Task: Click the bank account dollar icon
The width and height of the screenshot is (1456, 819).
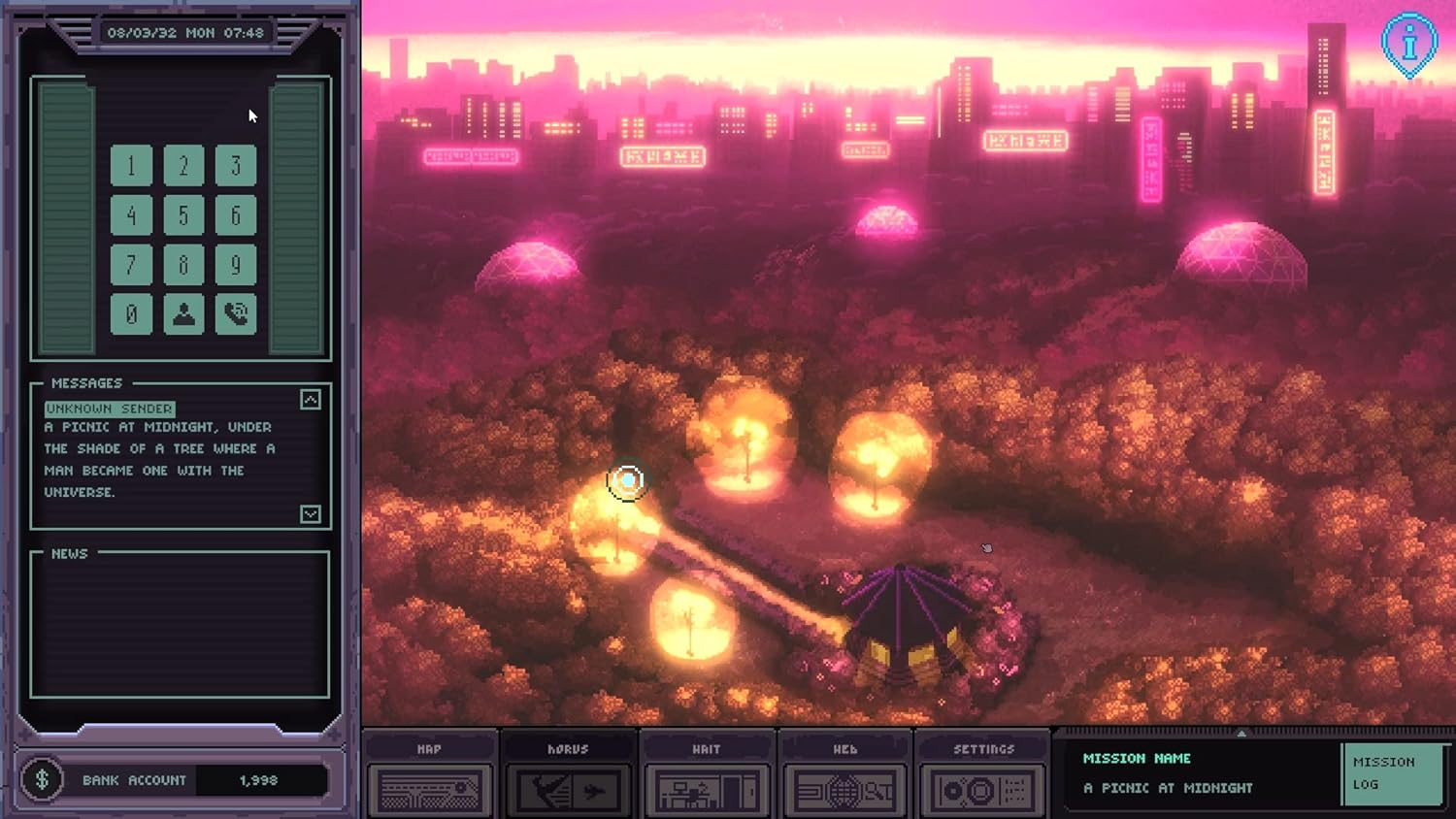Action: (x=43, y=779)
